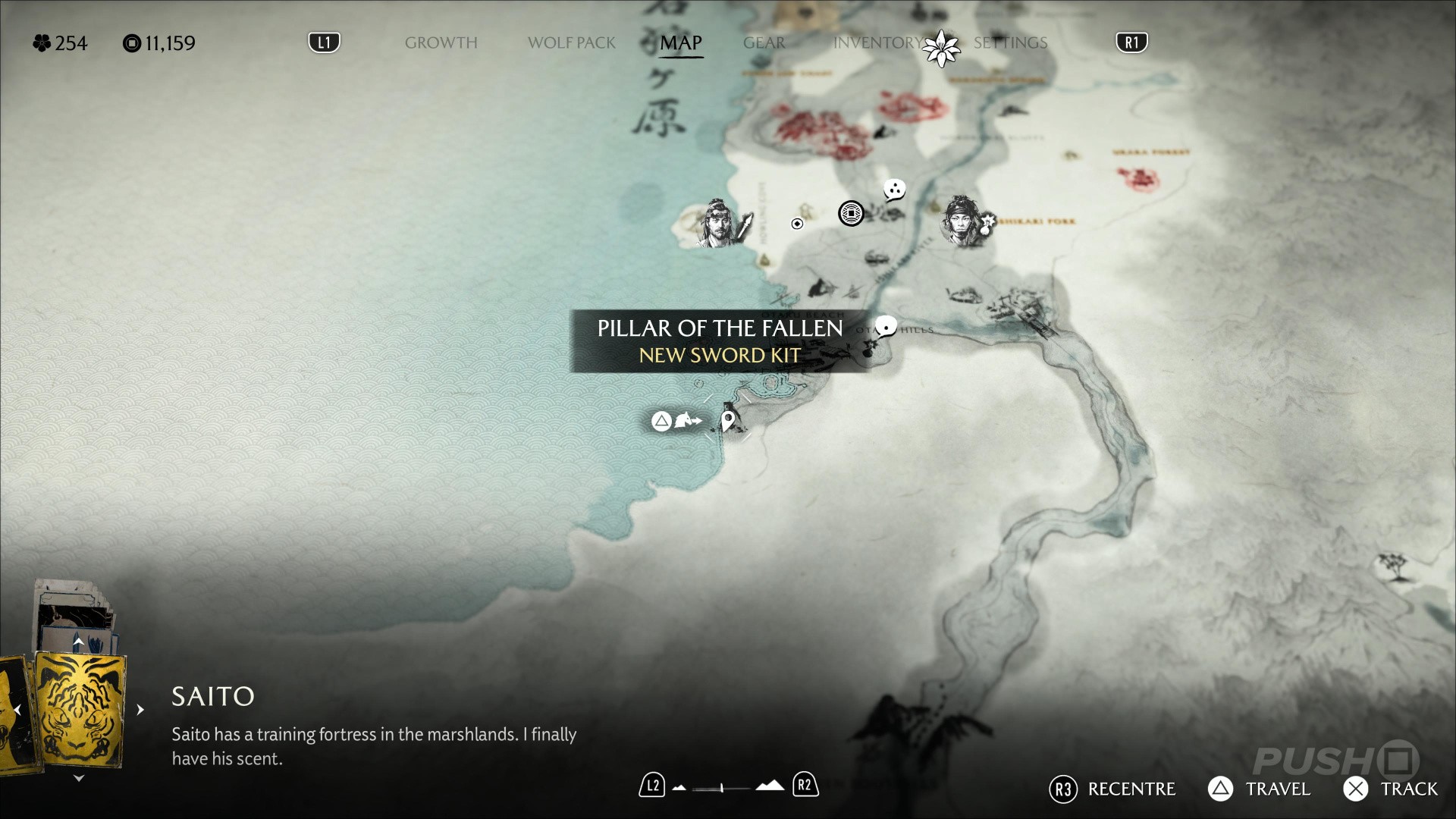Click the three-dot speech bubble marker

(894, 190)
